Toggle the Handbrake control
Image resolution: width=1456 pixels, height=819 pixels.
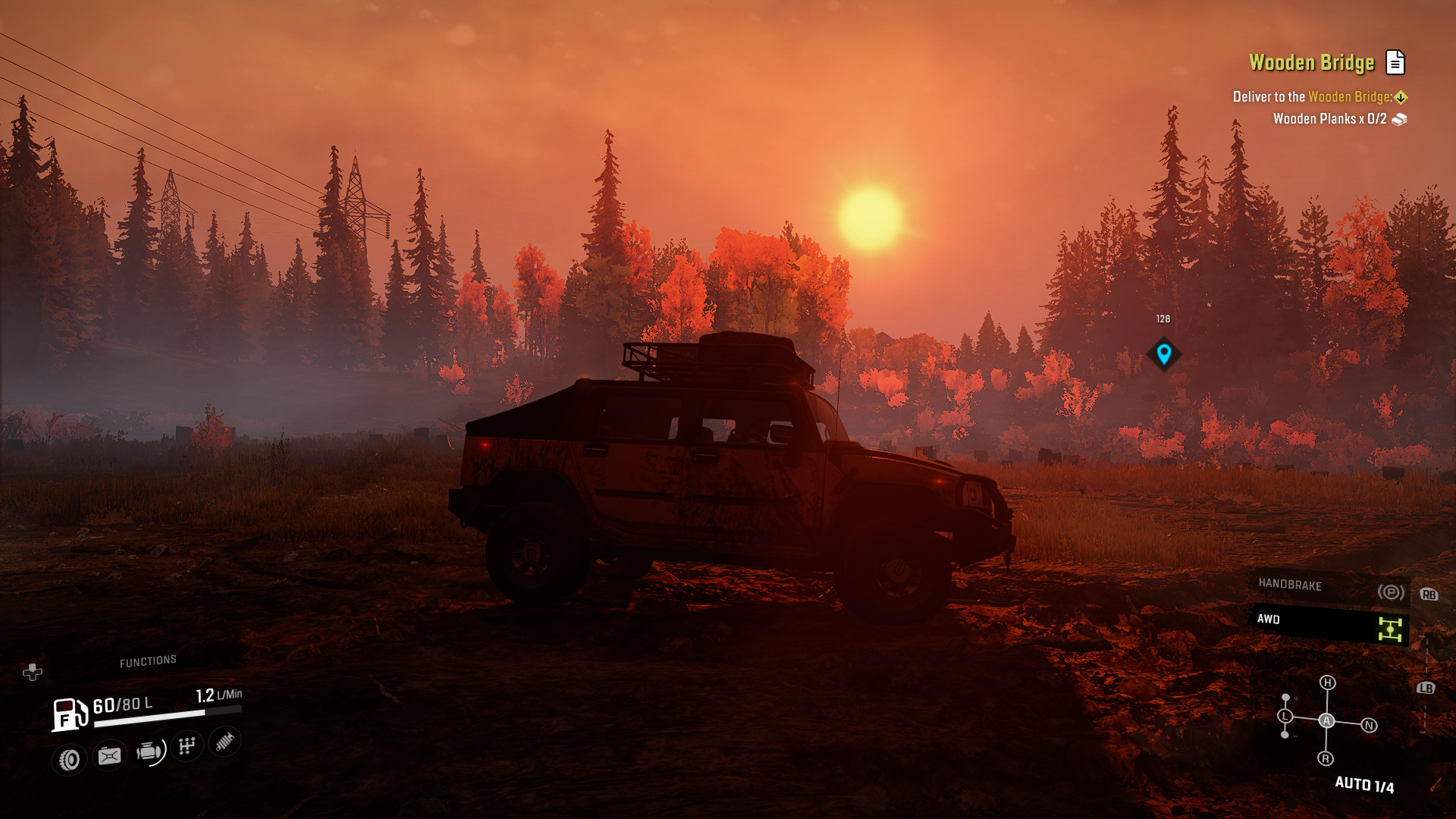point(1329,587)
